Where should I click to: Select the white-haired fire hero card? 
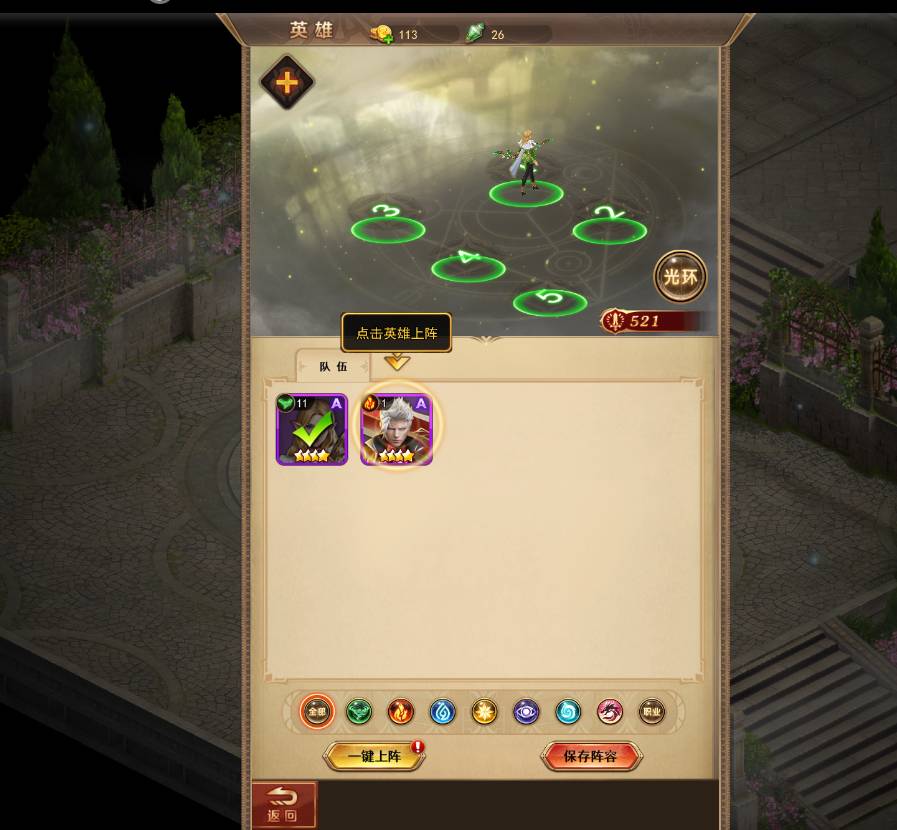point(397,429)
